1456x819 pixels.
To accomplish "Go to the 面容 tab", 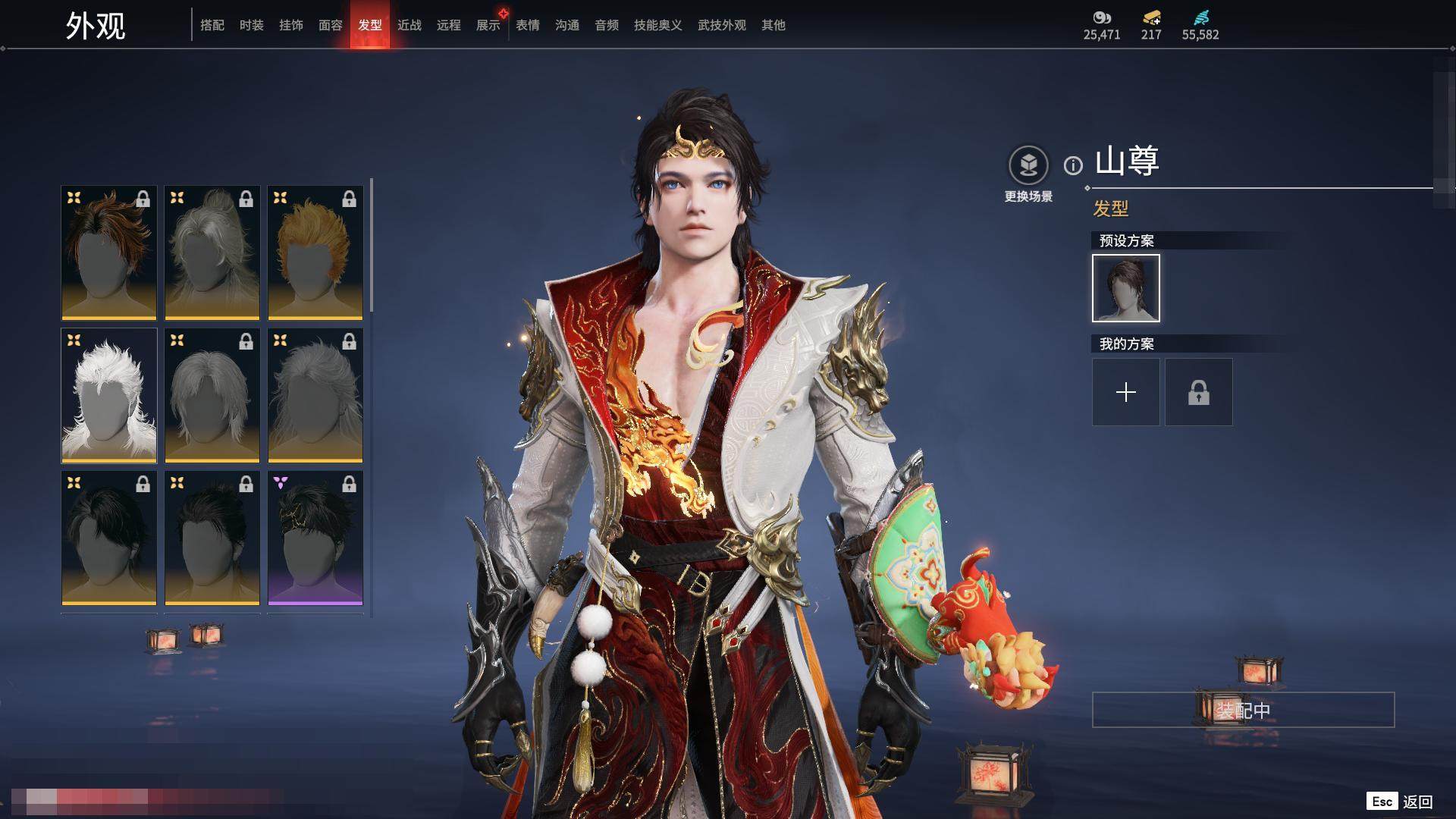I will (x=331, y=25).
